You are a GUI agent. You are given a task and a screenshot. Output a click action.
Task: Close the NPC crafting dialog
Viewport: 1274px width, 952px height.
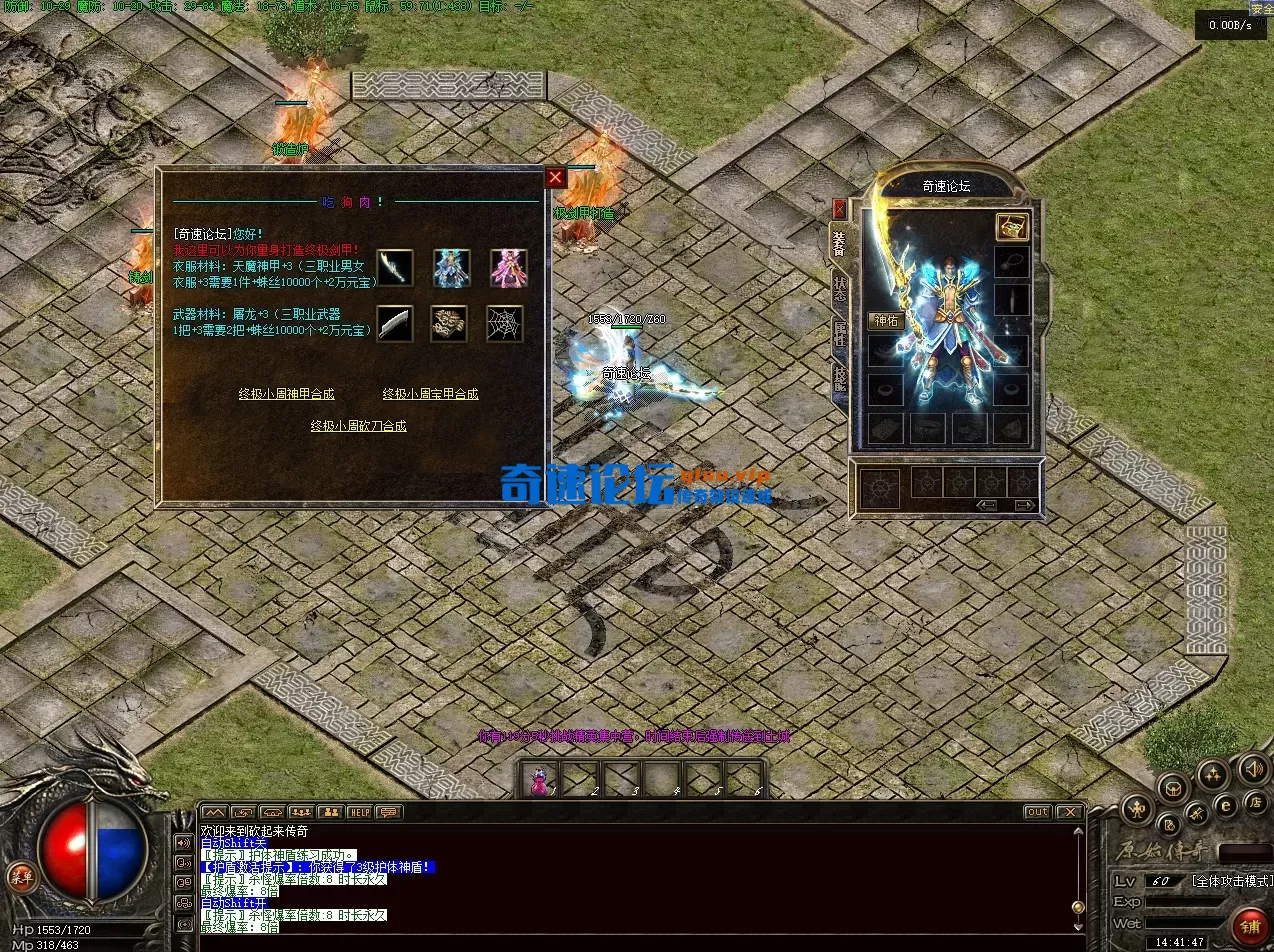tap(556, 178)
